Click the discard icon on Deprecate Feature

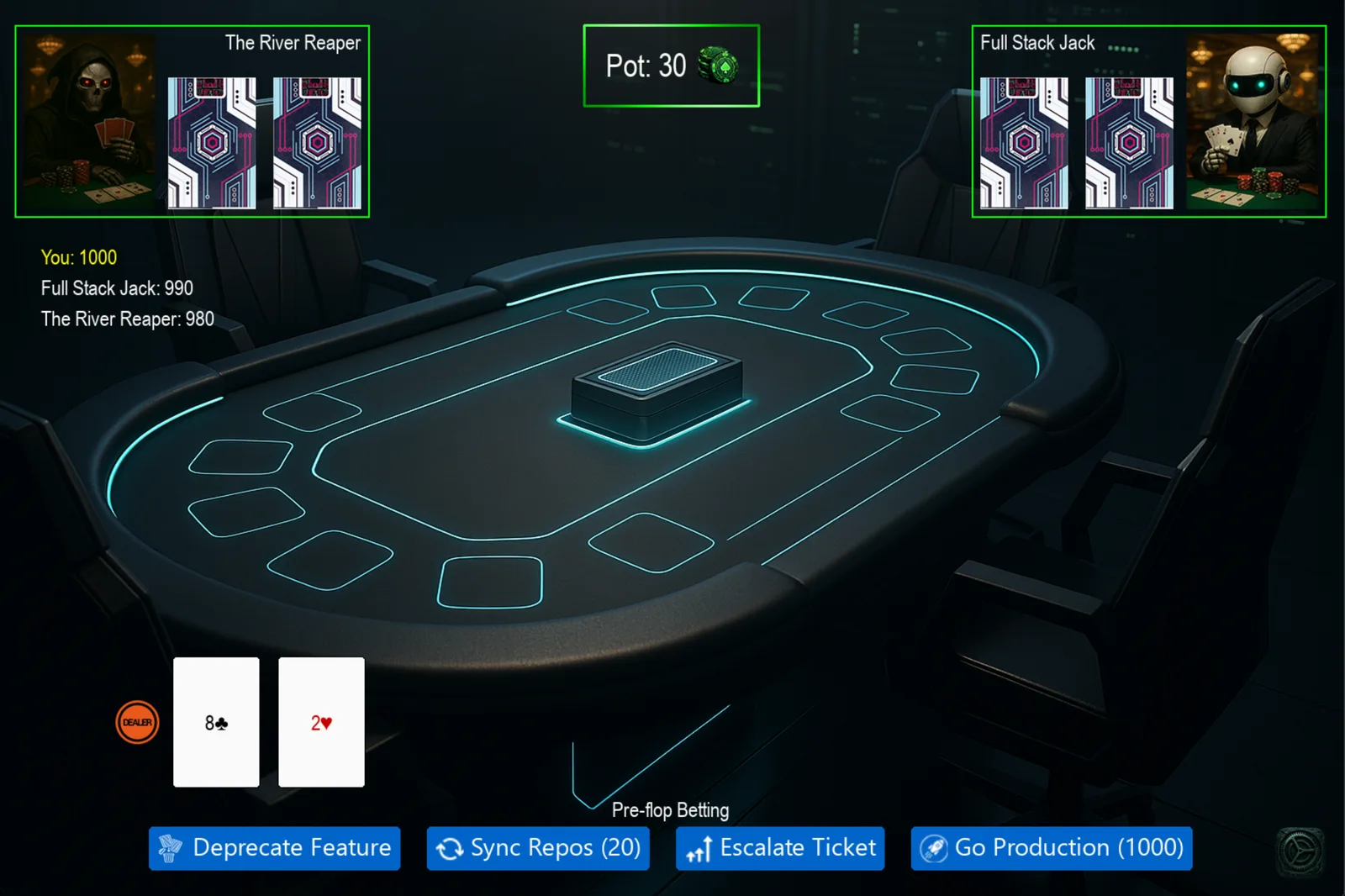[171, 848]
